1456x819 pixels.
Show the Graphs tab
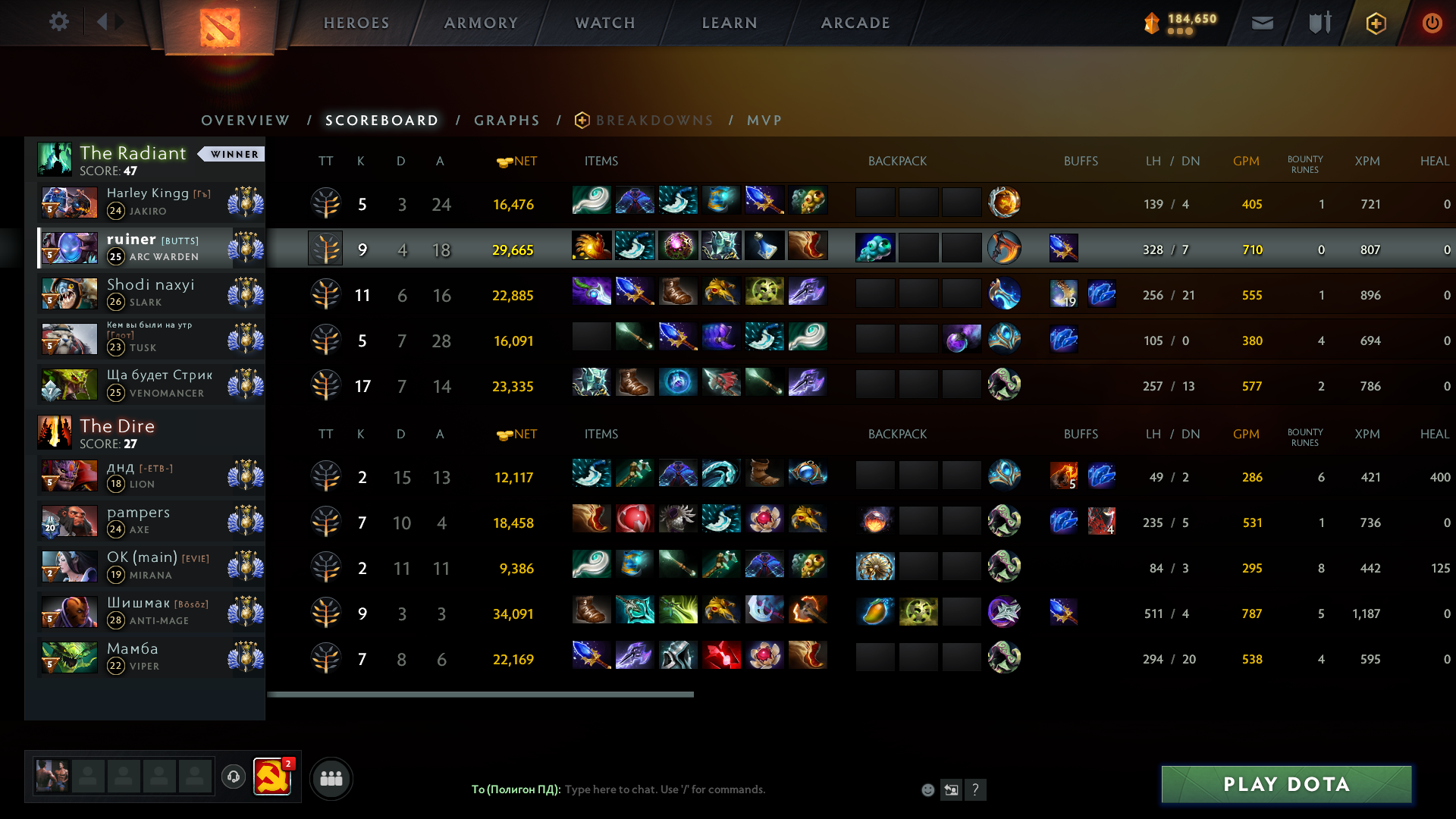(507, 121)
